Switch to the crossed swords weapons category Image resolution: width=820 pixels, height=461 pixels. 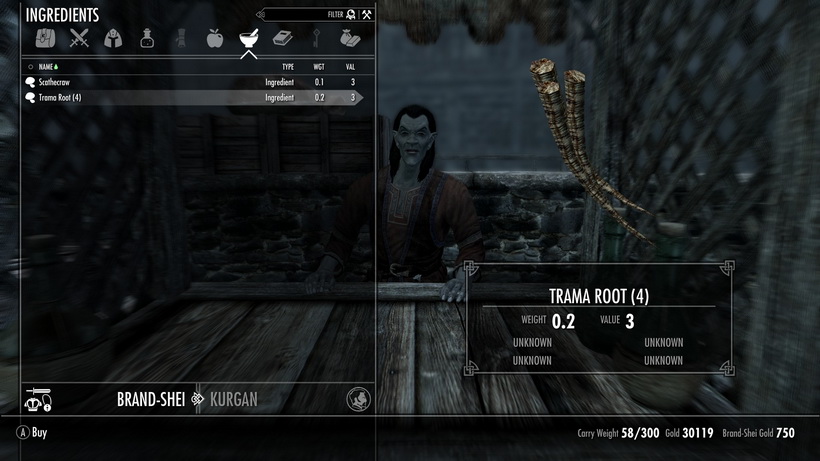click(80, 39)
